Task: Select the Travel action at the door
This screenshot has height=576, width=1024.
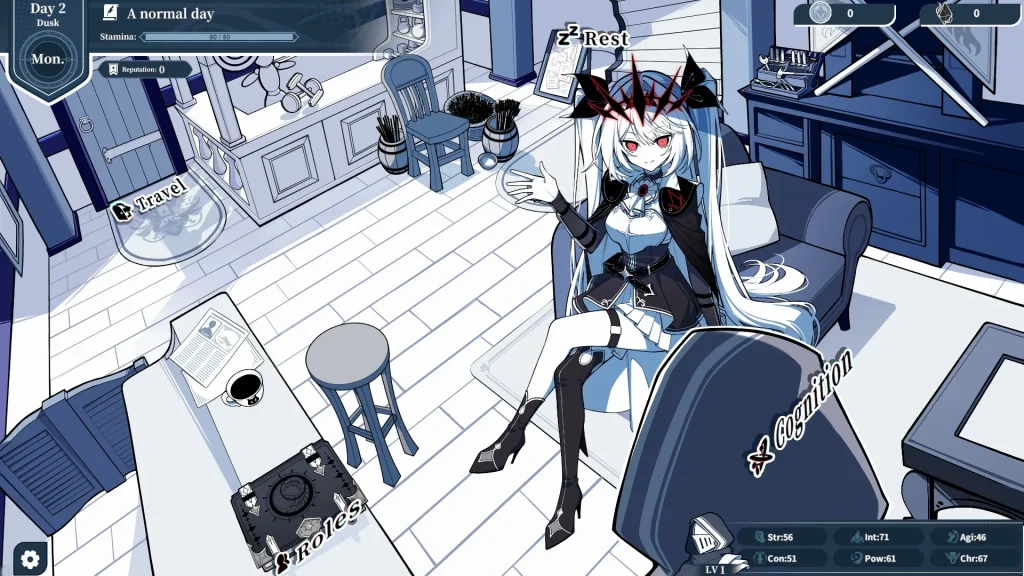Action: click(x=150, y=201)
